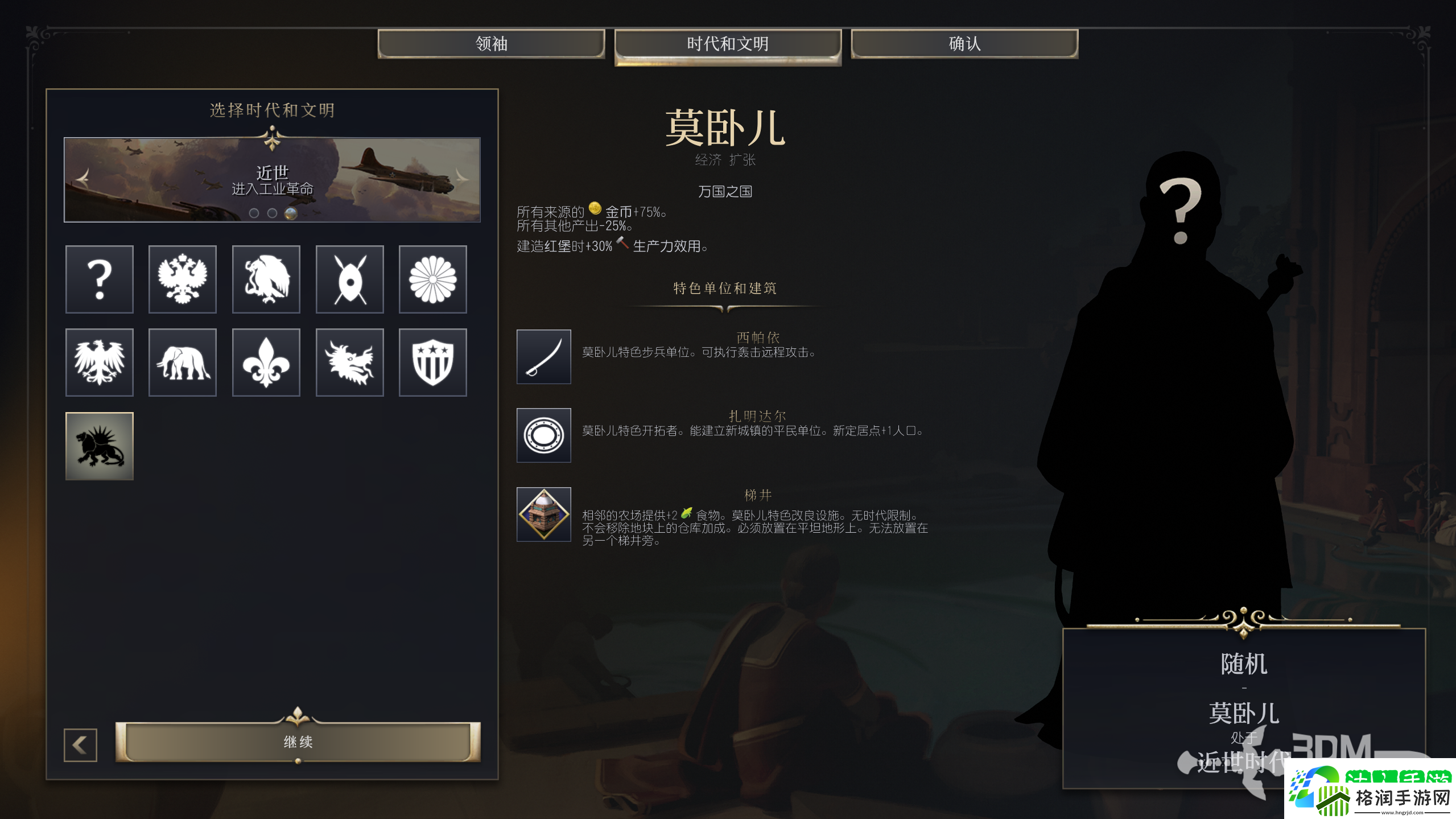This screenshot has height=819, width=1456.
Task: Select the random civilization question mark icon
Action: point(100,279)
